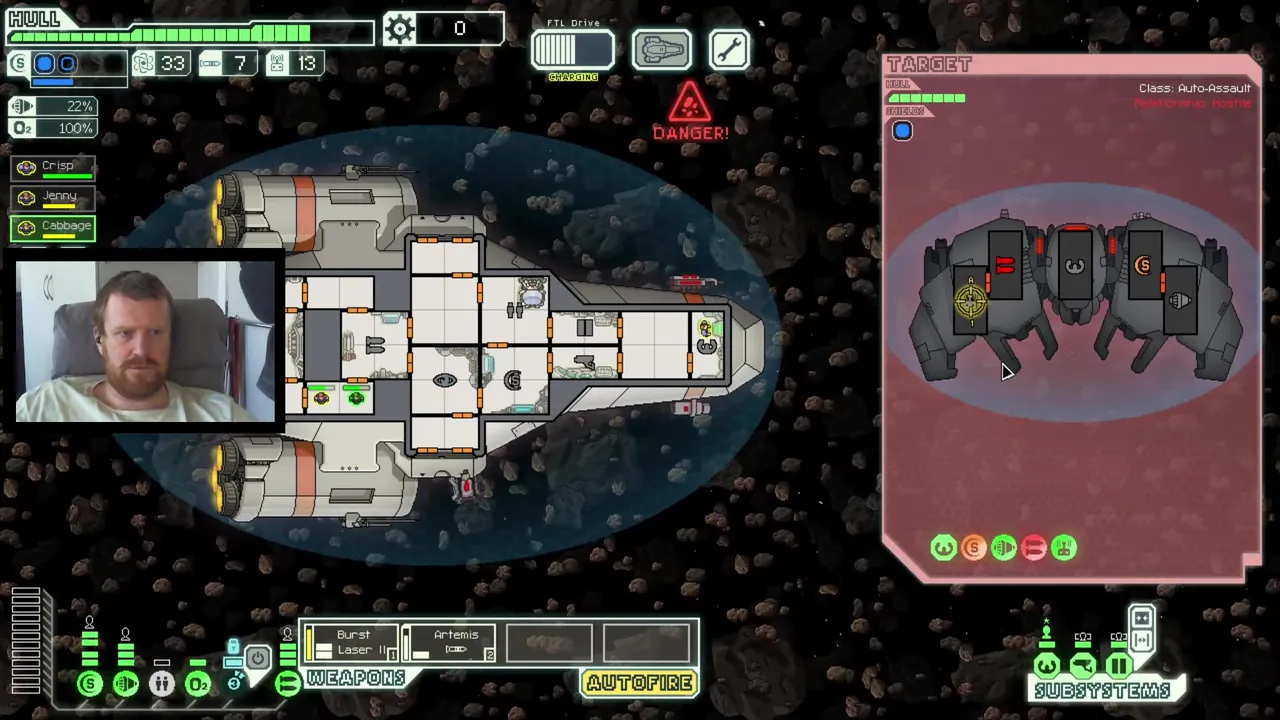This screenshot has height=720, width=1280.
Task: Click the medbay system icon
Action: point(162,684)
